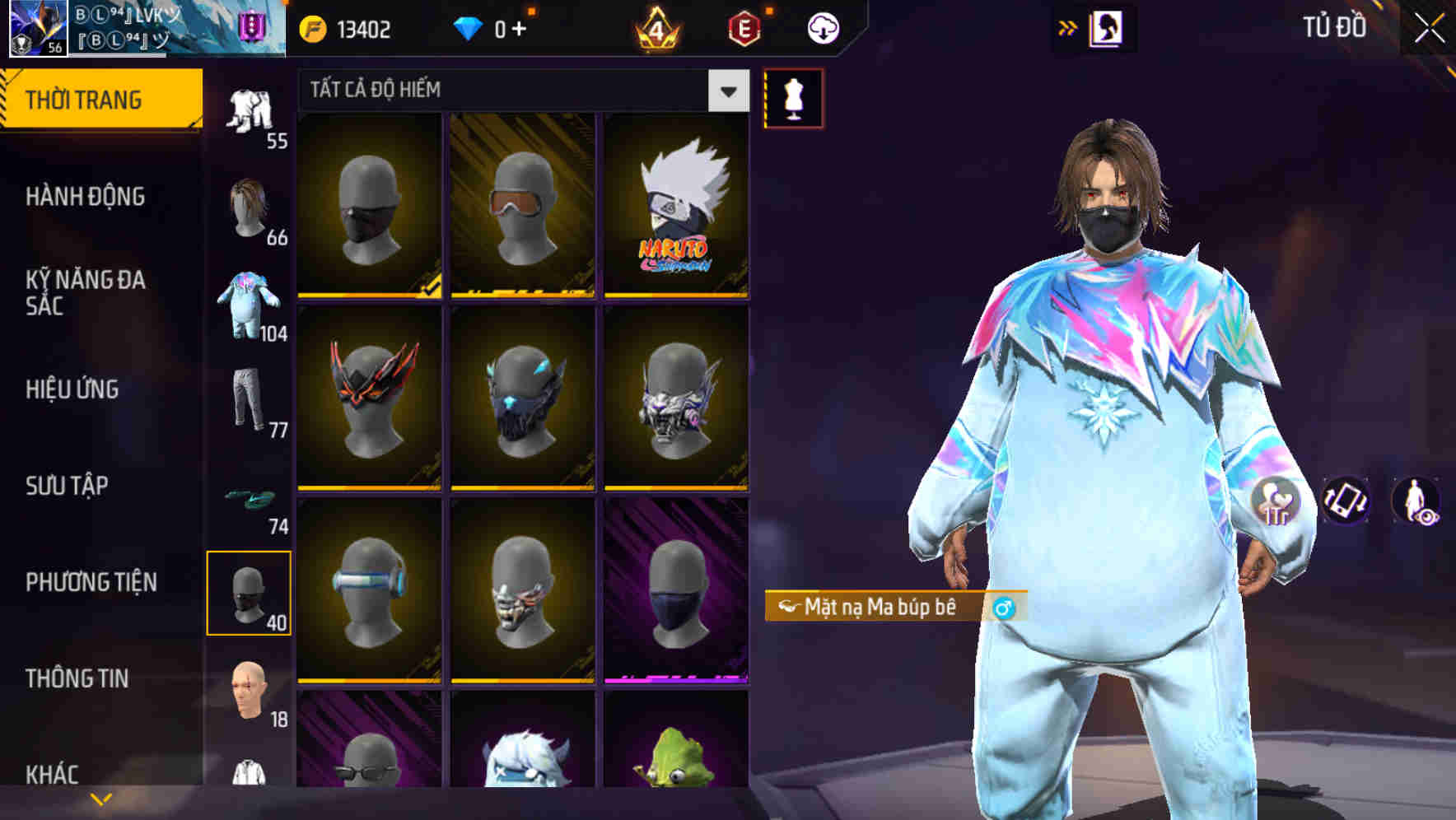Select the HIỆU ỨNG menu item
The height and width of the screenshot is (820, 1456).
coord(74,391)
